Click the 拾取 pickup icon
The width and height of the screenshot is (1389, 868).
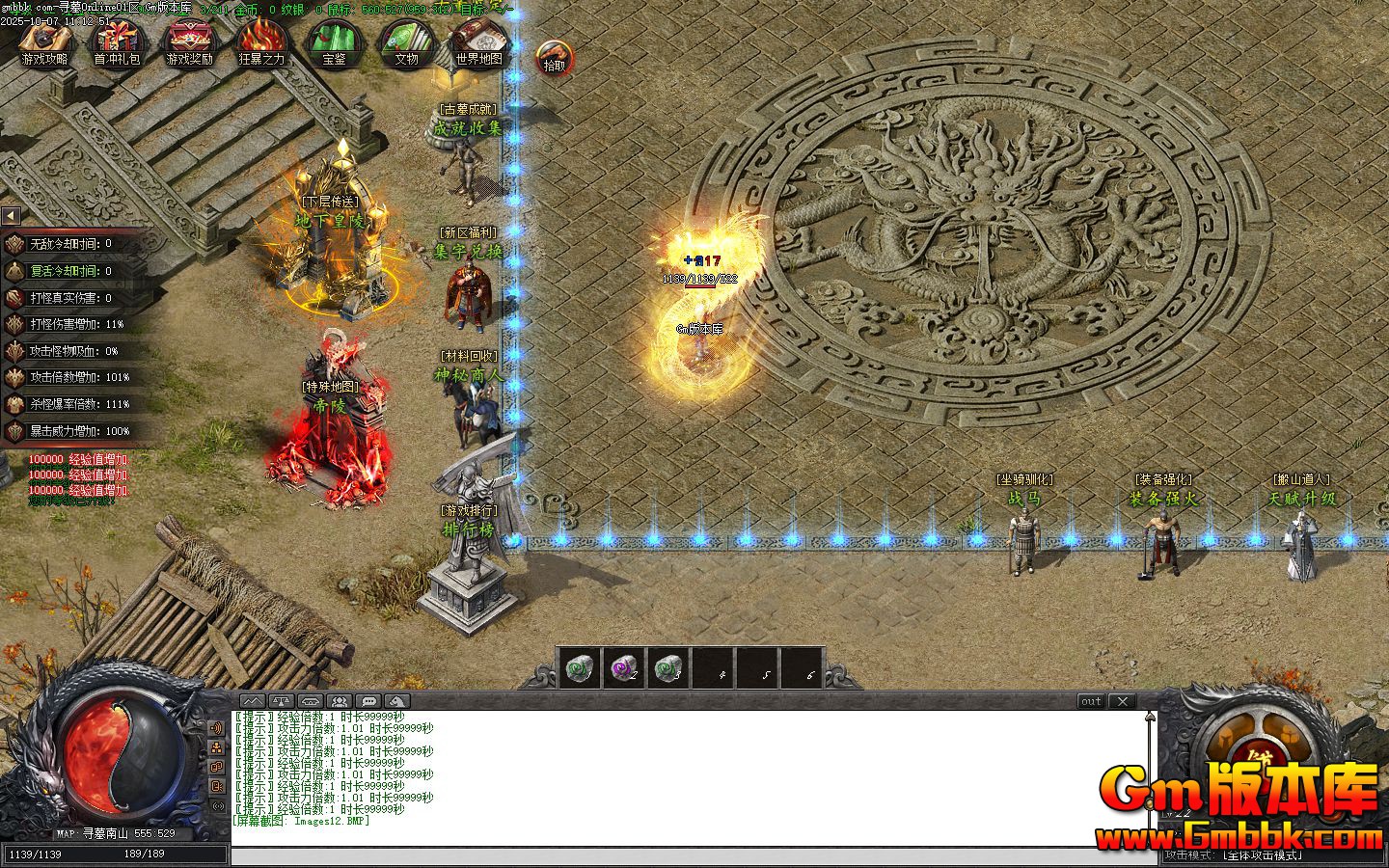pos(552,55)
